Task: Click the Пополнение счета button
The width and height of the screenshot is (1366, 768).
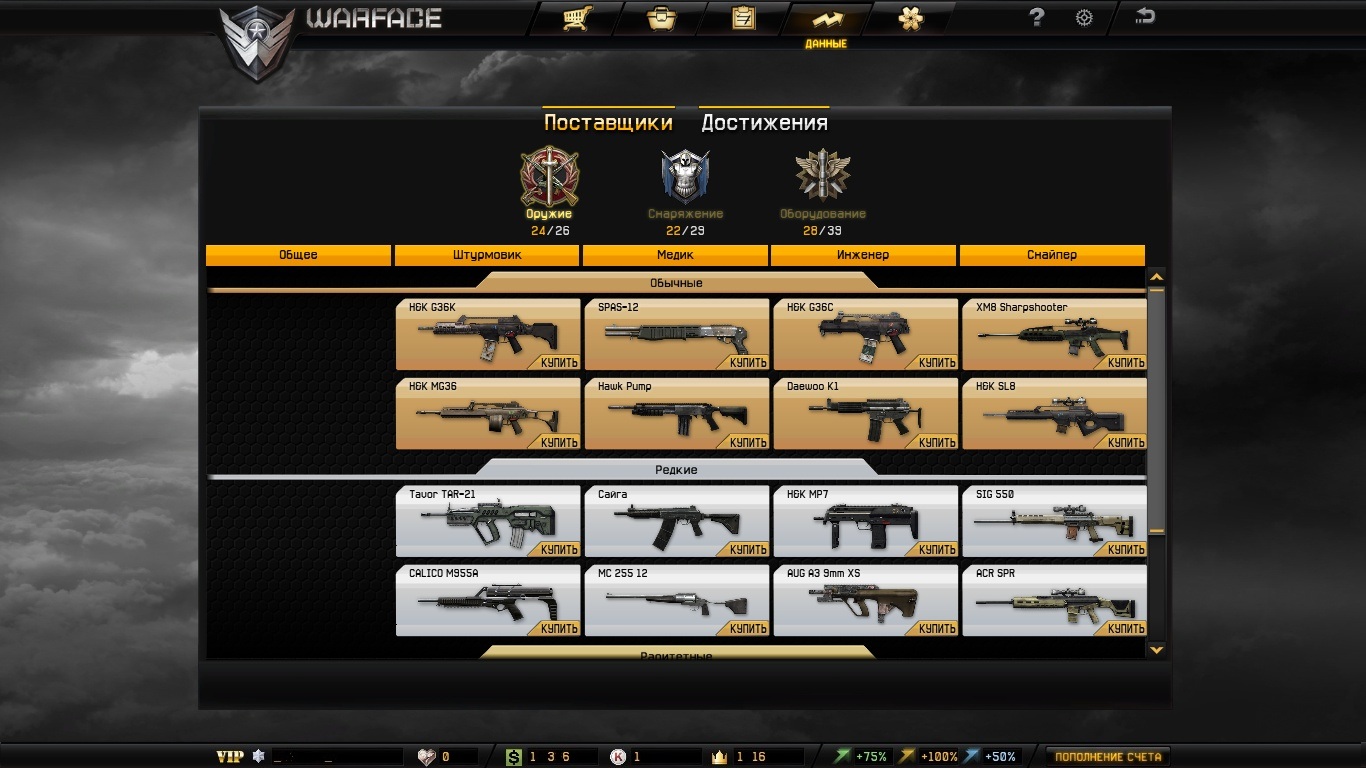Action: [x=1108, y=757]
